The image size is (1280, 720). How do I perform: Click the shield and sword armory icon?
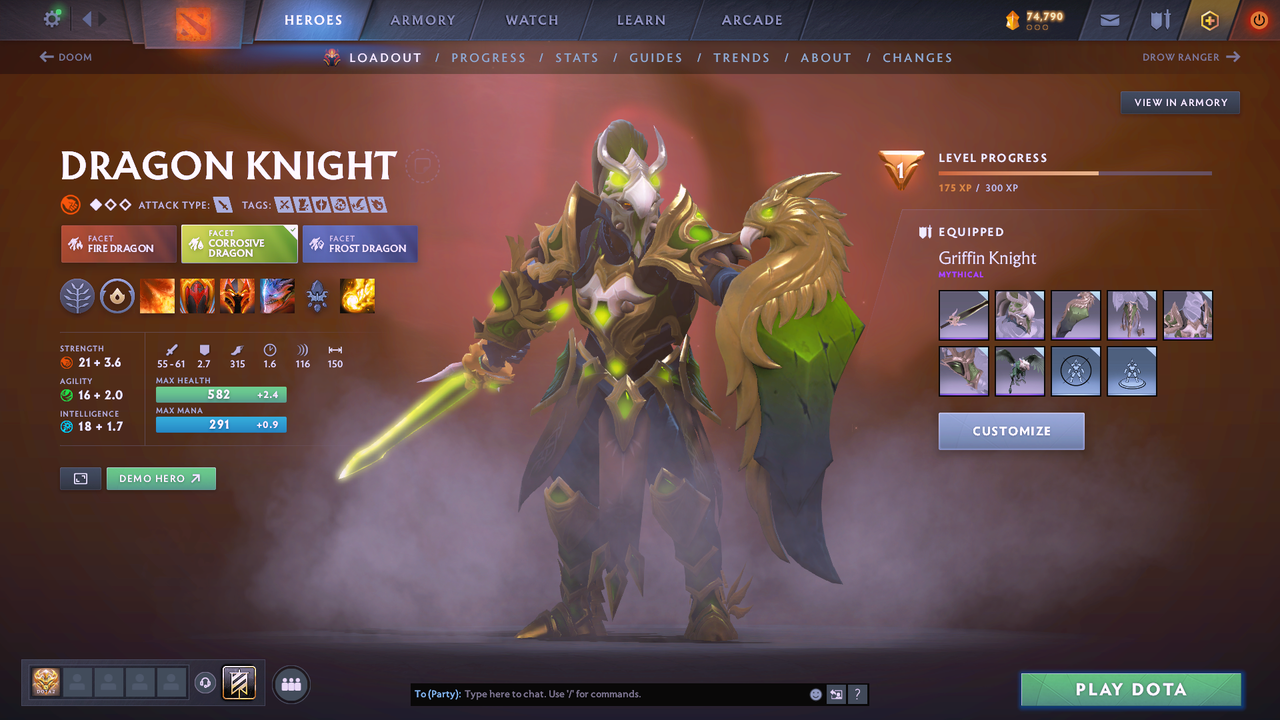pyautogui.click(x=1159, y=19)
